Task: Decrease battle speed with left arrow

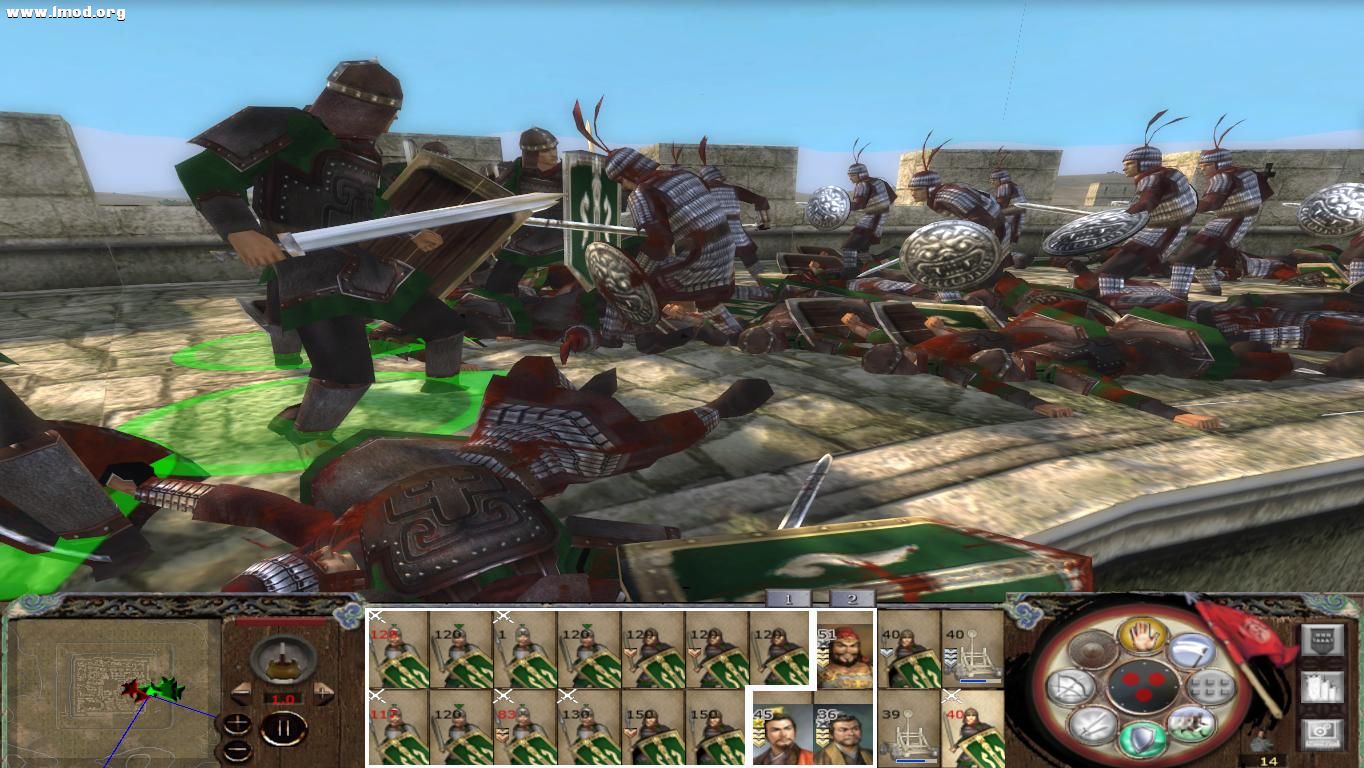Action: click(242, 692)
